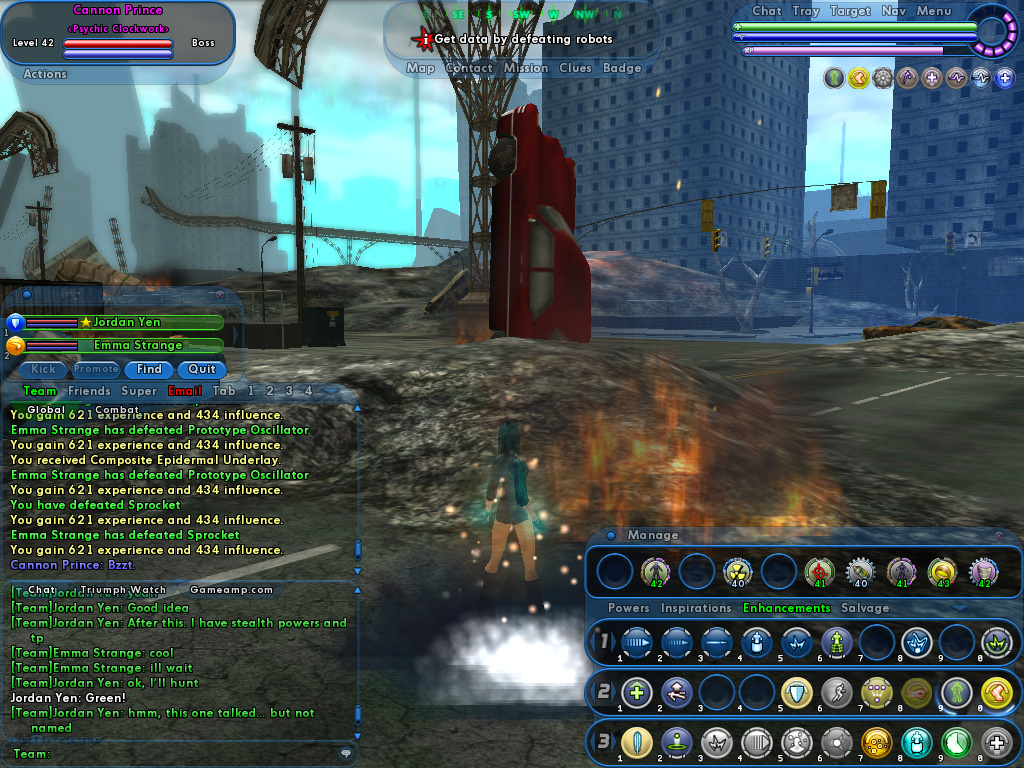Show the Mission panel
The width and height of the screenshot is (1024, 768).
pos(525,68)
